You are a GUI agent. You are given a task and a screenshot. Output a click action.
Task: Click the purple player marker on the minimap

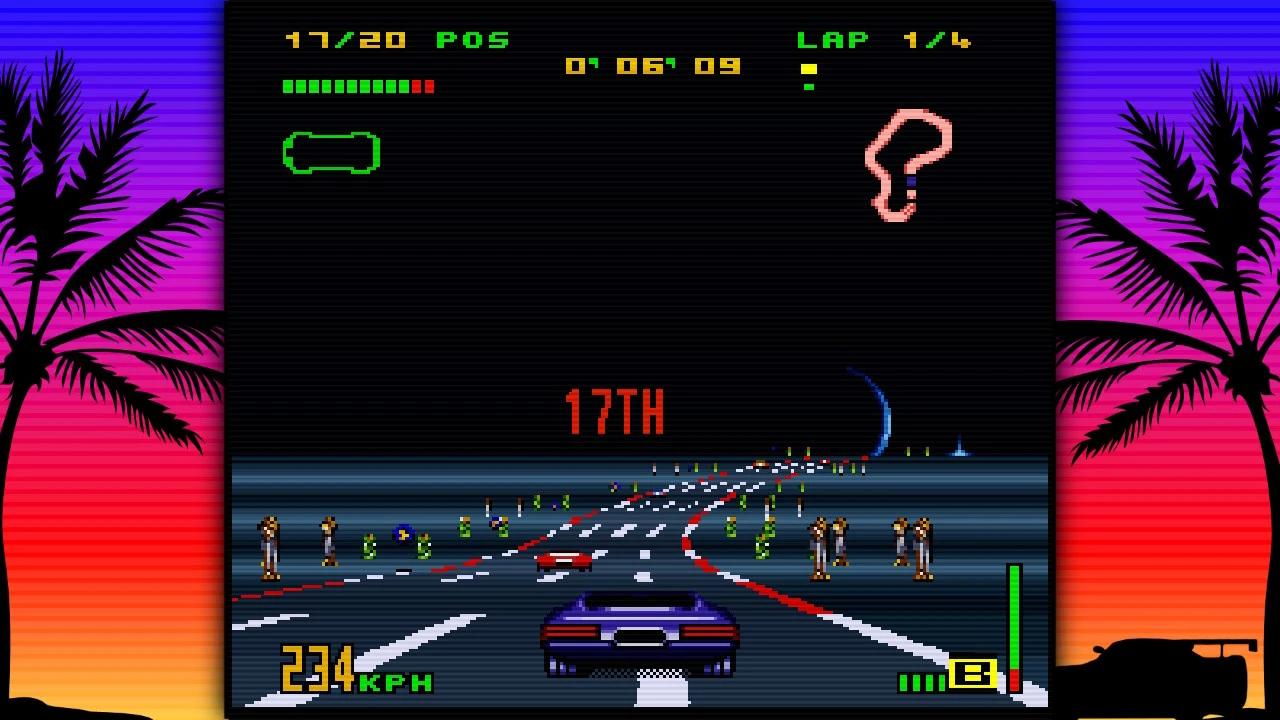913,180
